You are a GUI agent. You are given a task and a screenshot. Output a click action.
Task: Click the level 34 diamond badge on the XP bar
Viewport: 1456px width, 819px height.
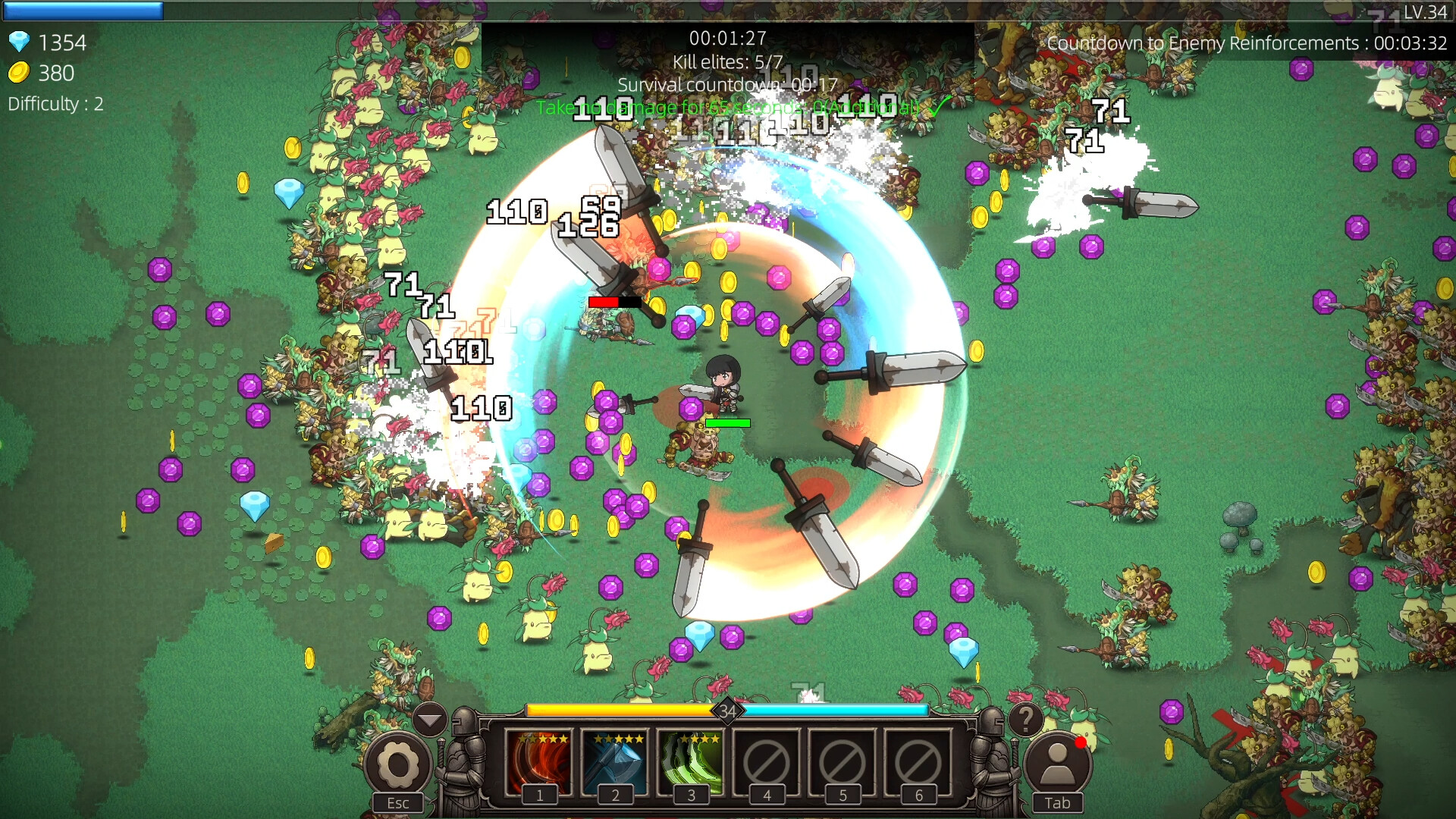(729, 711)
